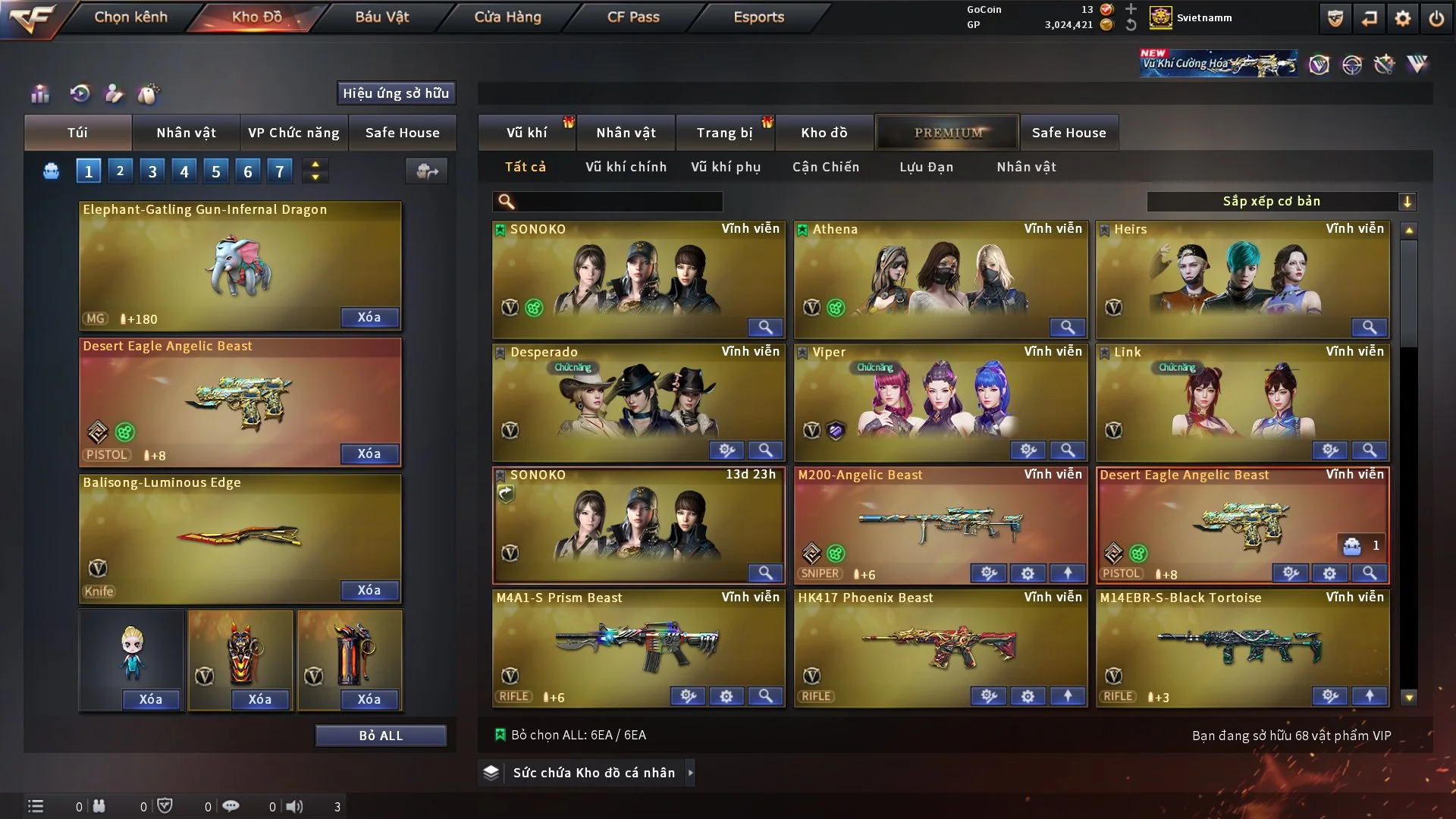Open the CF Pass menu
The image size is (1456, 819).
click(633, 17)
